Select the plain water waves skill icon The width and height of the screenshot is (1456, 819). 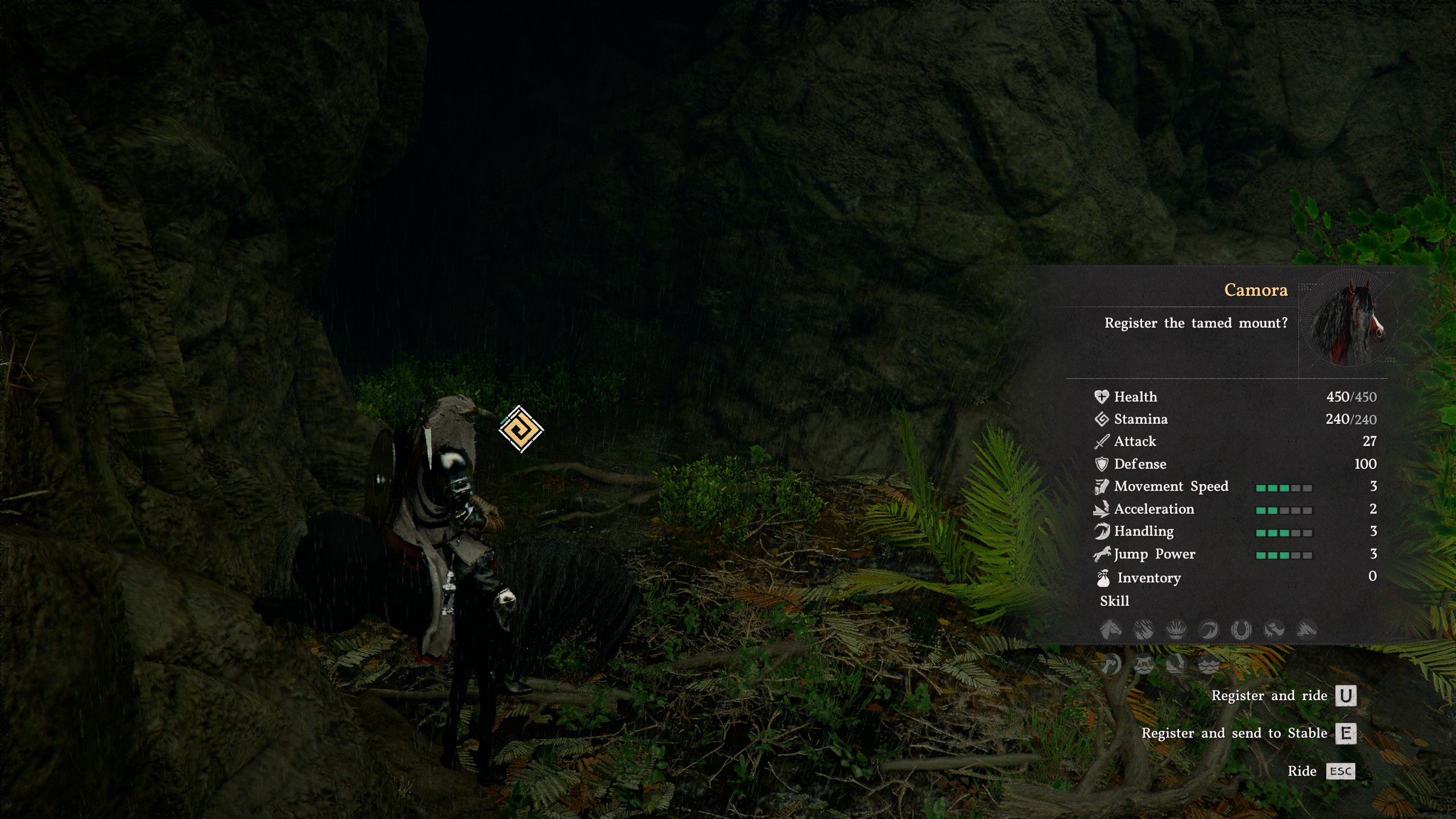(x=1209, y=664)
